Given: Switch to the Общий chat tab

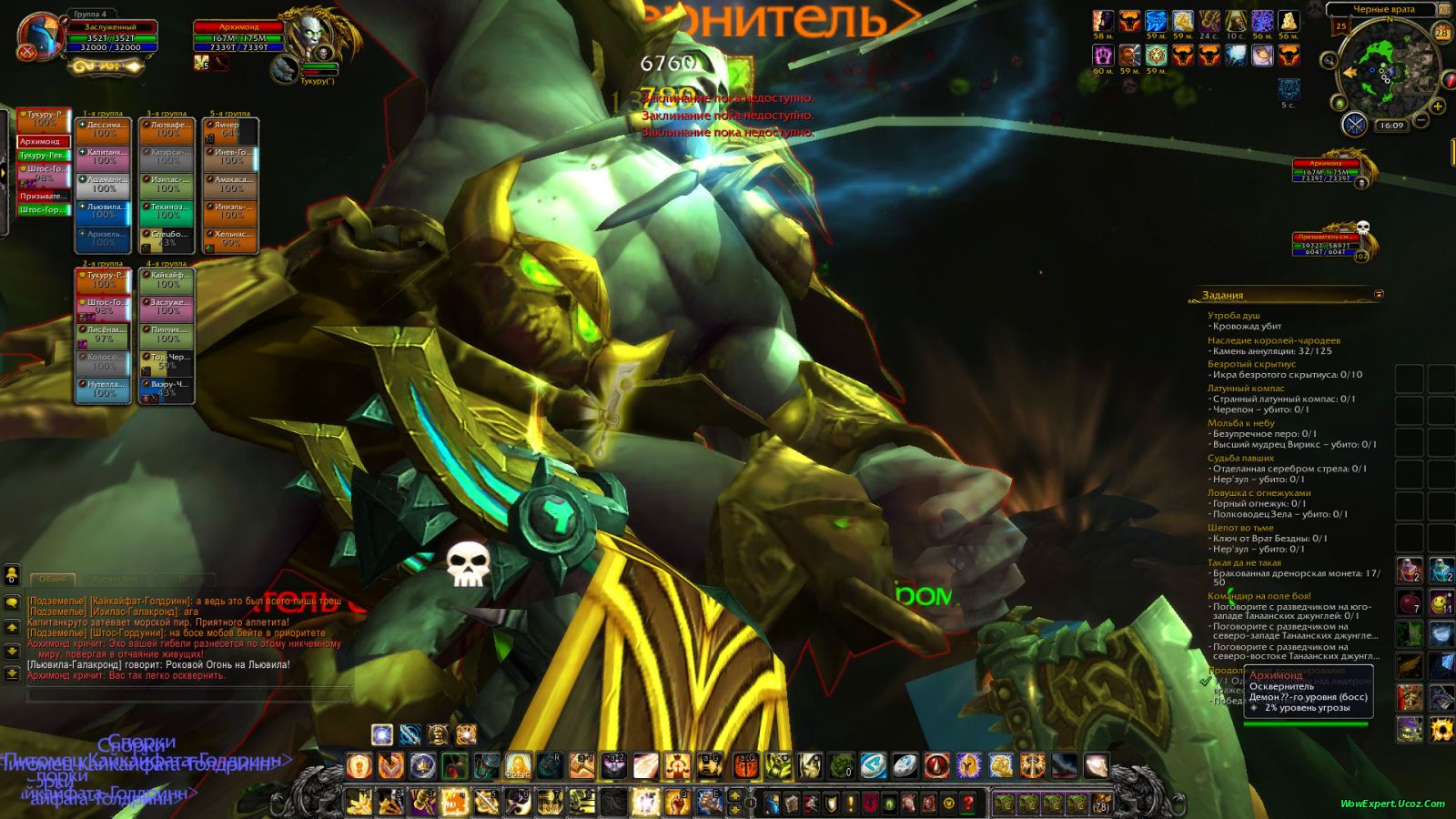Looking at the screenshot, I should 53,579.
